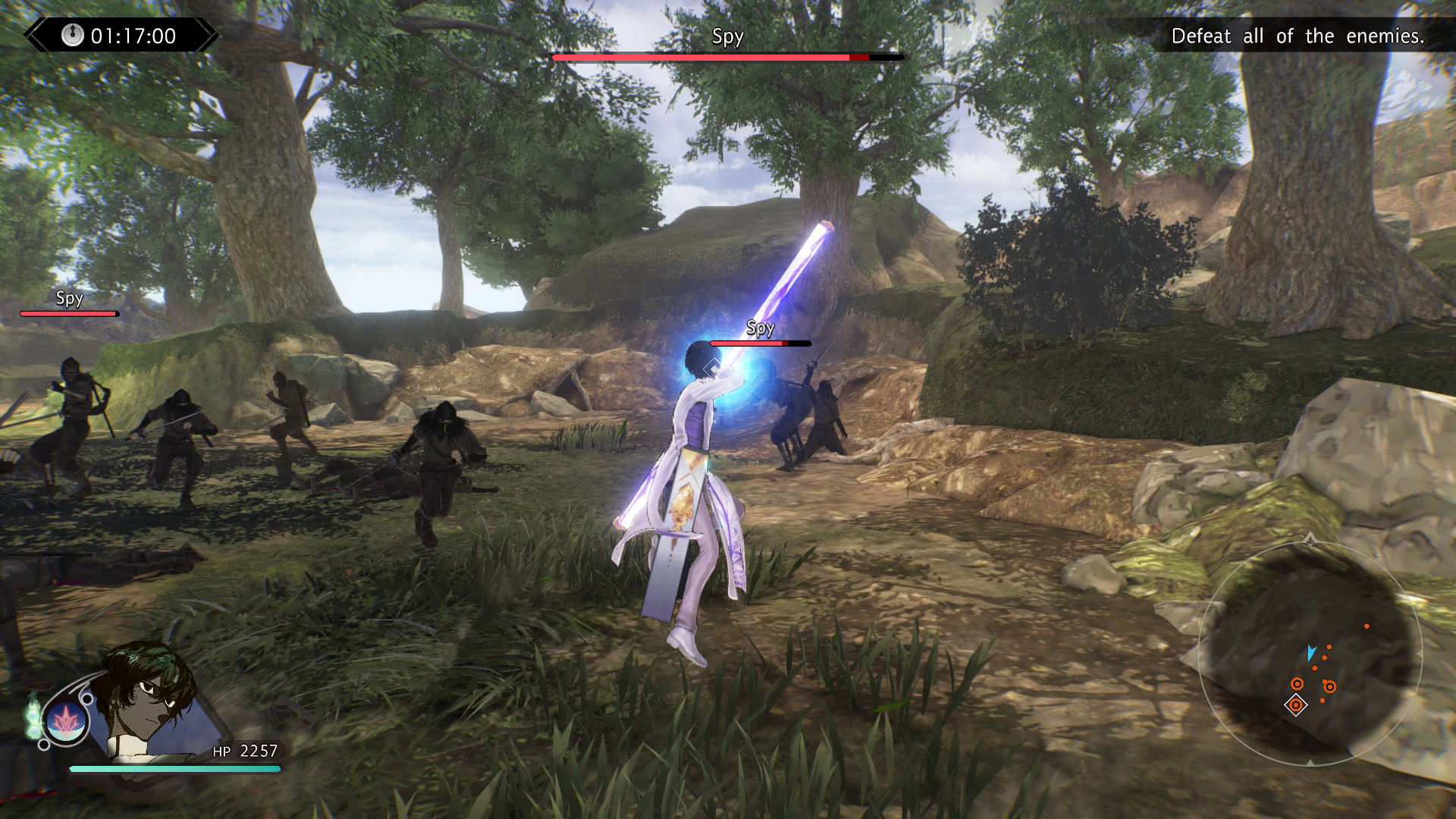
Task: Activate the pink lotus skill orb
Action: click(67, 721)
